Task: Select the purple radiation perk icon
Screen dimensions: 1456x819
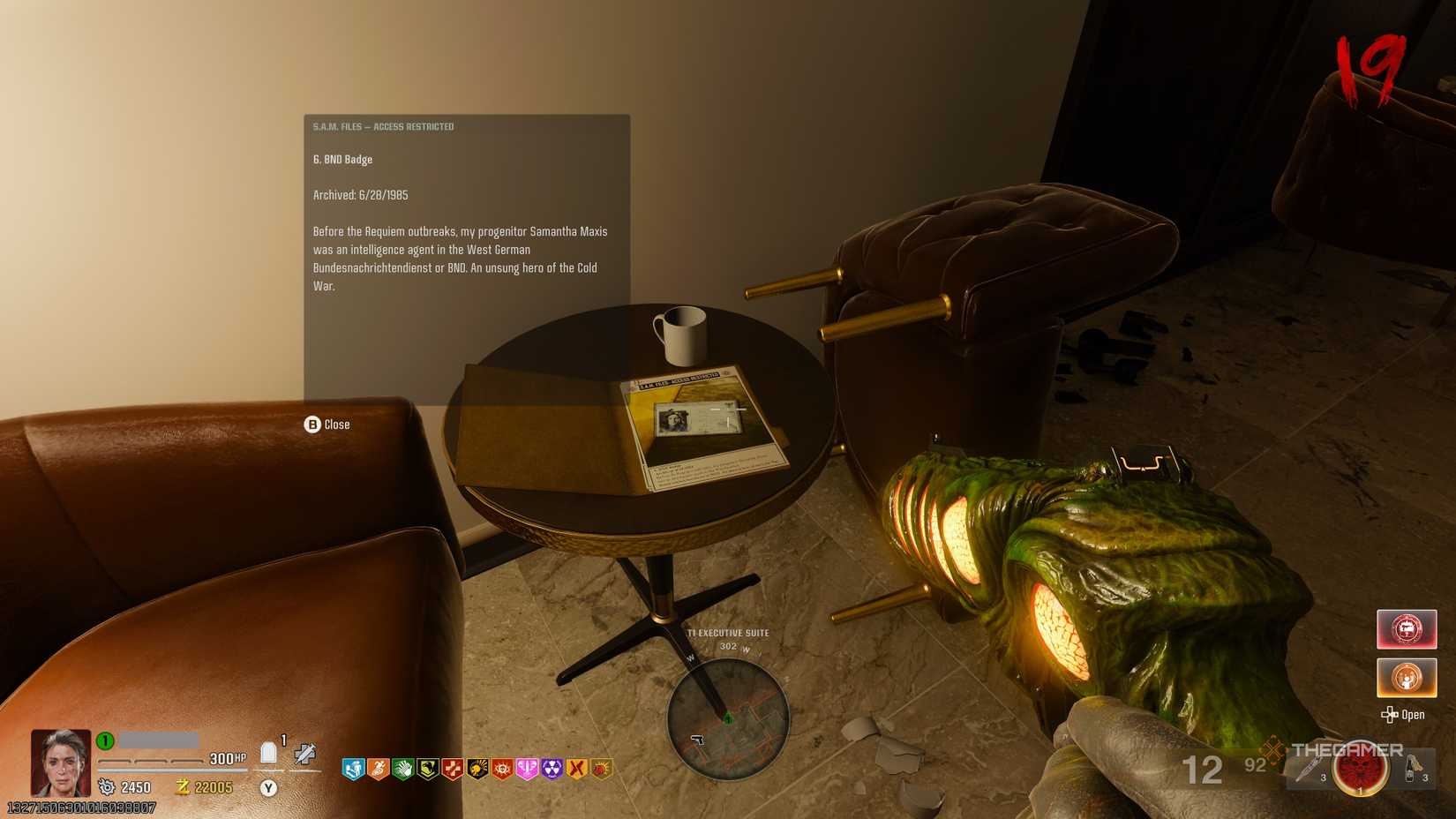Action: (x=552, y=770)
